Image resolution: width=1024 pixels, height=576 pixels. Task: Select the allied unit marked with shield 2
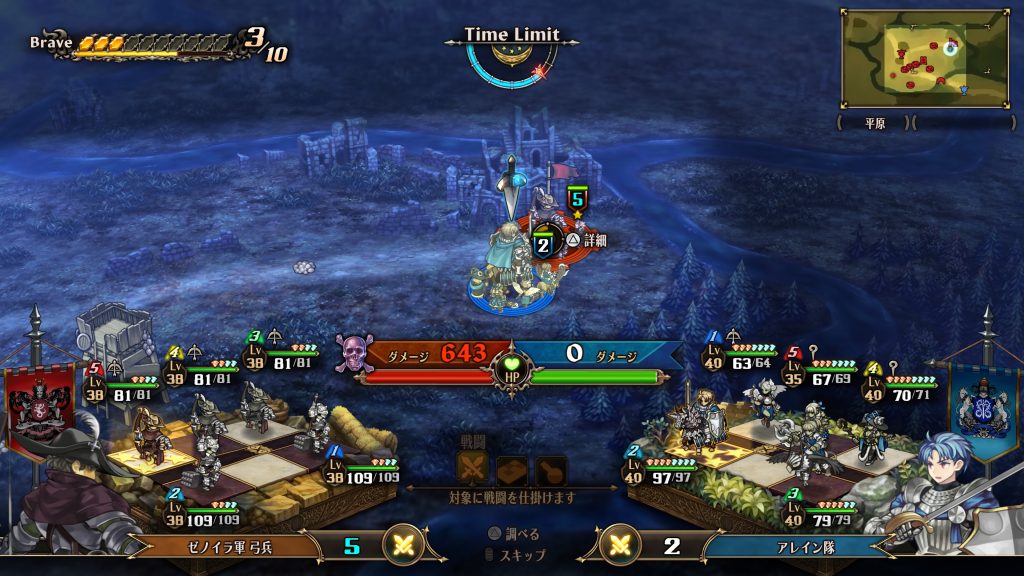click(x=543, y=244)
